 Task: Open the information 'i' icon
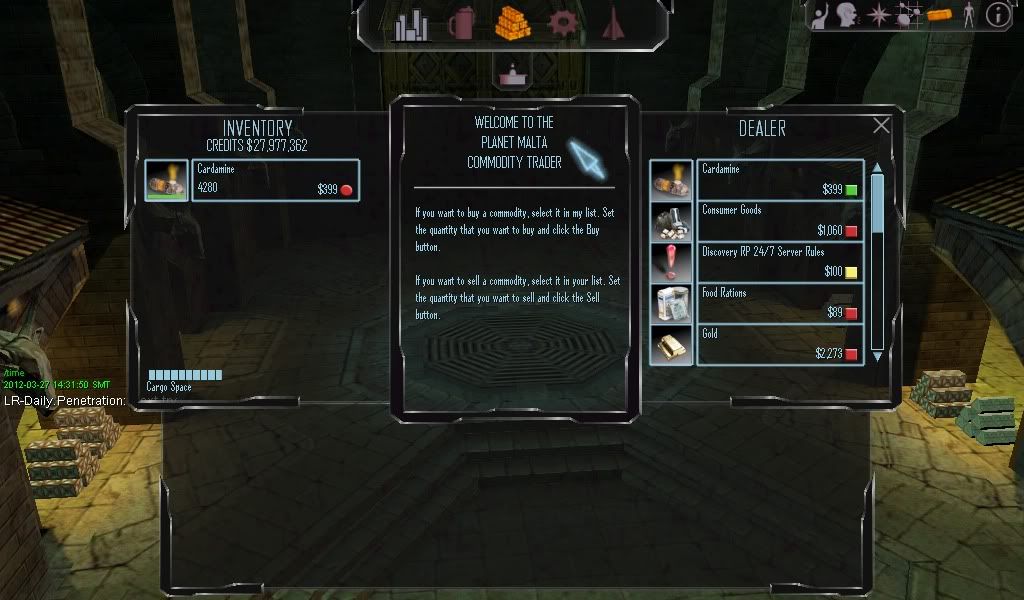(997, 14)
